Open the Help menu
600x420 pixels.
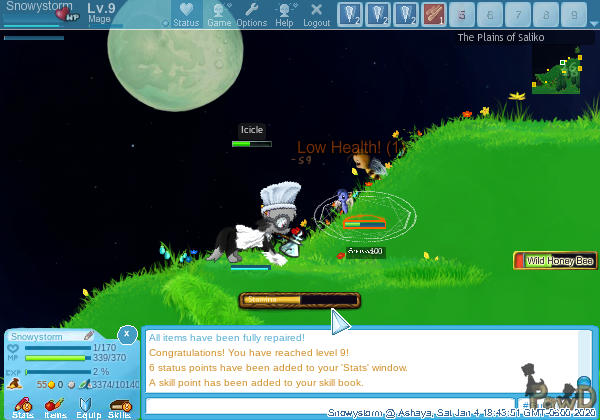pyautogui.click(x=285, y=14)
